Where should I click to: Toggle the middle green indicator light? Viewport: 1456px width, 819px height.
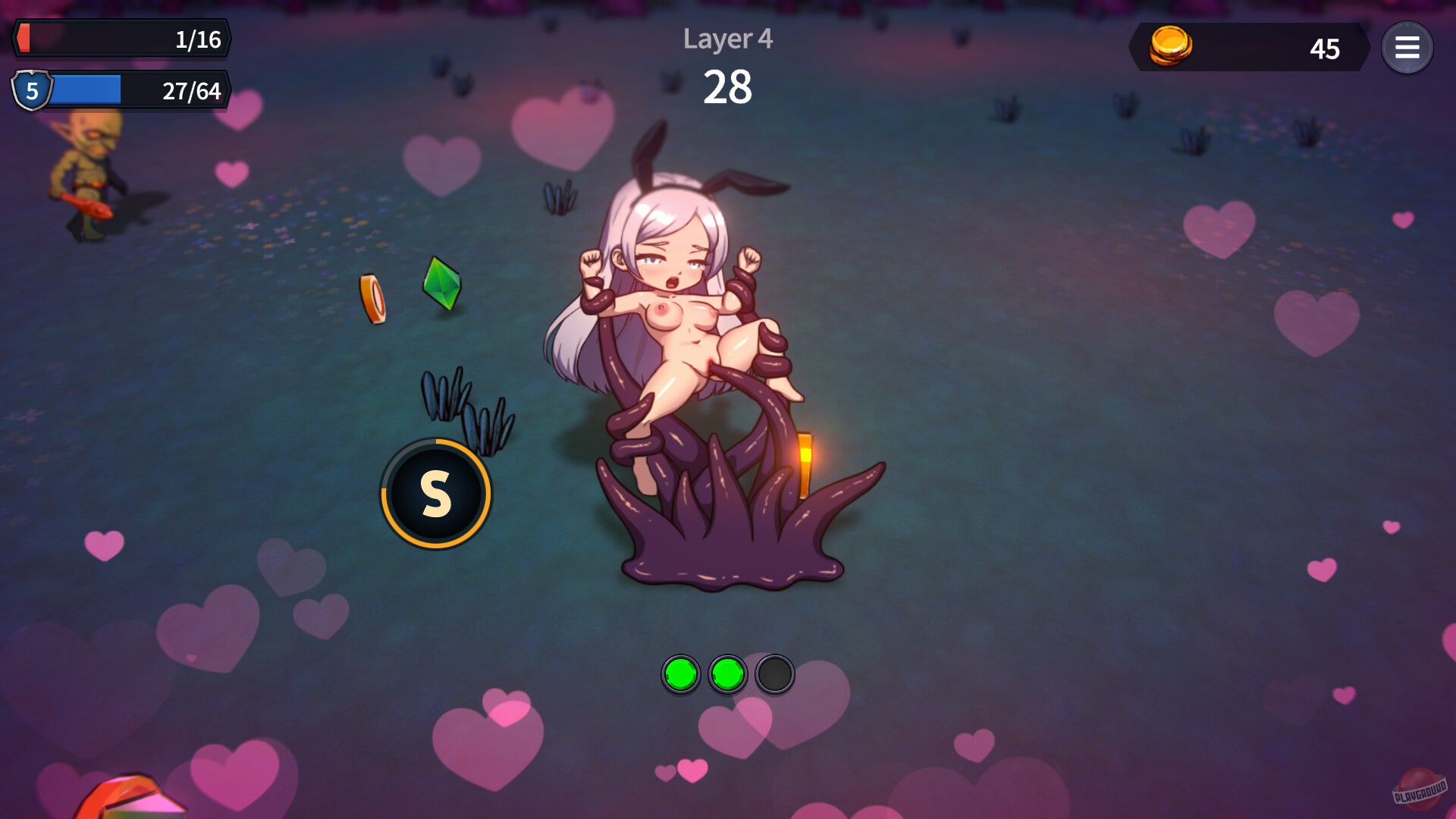coord(728,673)
